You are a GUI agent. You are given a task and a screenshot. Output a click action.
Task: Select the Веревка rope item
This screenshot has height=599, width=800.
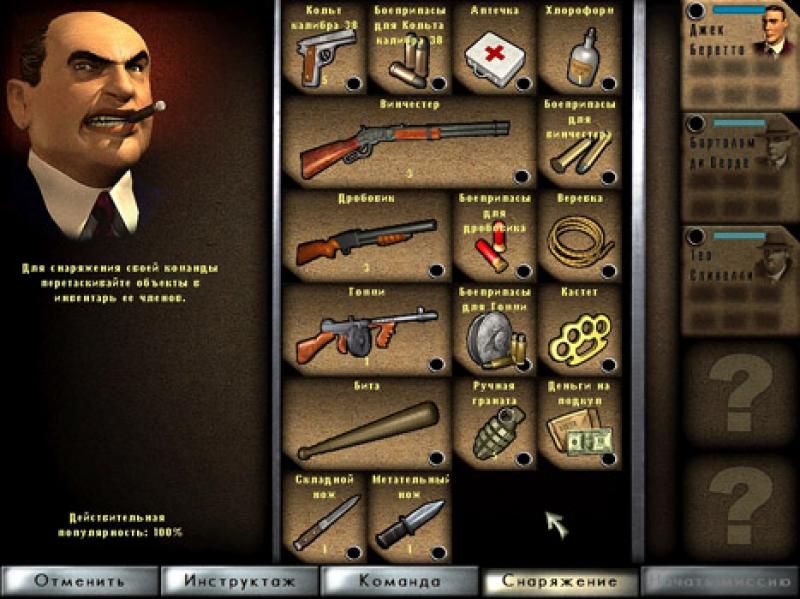point(579,237)
